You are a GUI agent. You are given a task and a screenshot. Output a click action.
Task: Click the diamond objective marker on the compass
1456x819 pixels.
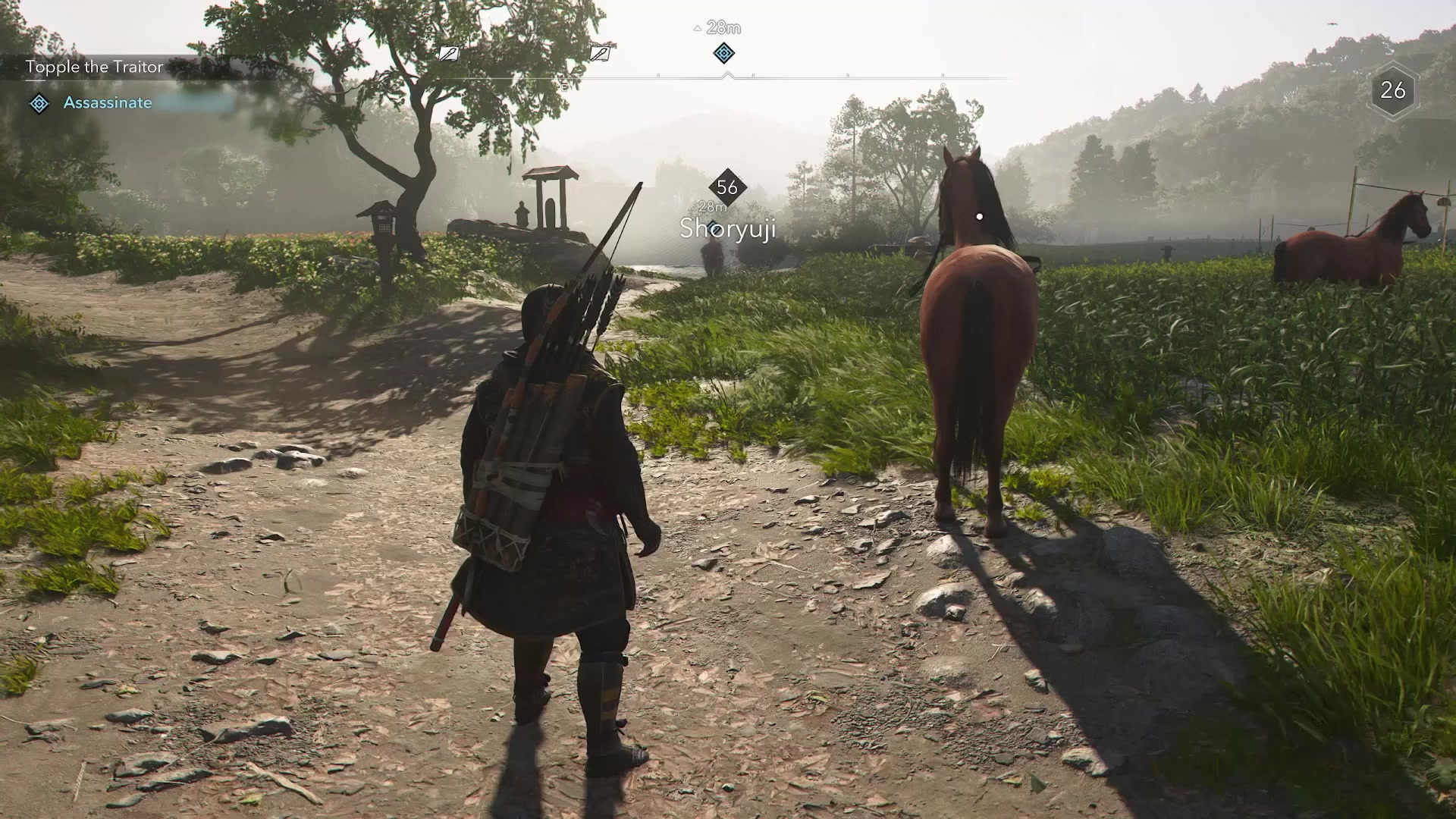pyautogui.click(x=724, y=53)
